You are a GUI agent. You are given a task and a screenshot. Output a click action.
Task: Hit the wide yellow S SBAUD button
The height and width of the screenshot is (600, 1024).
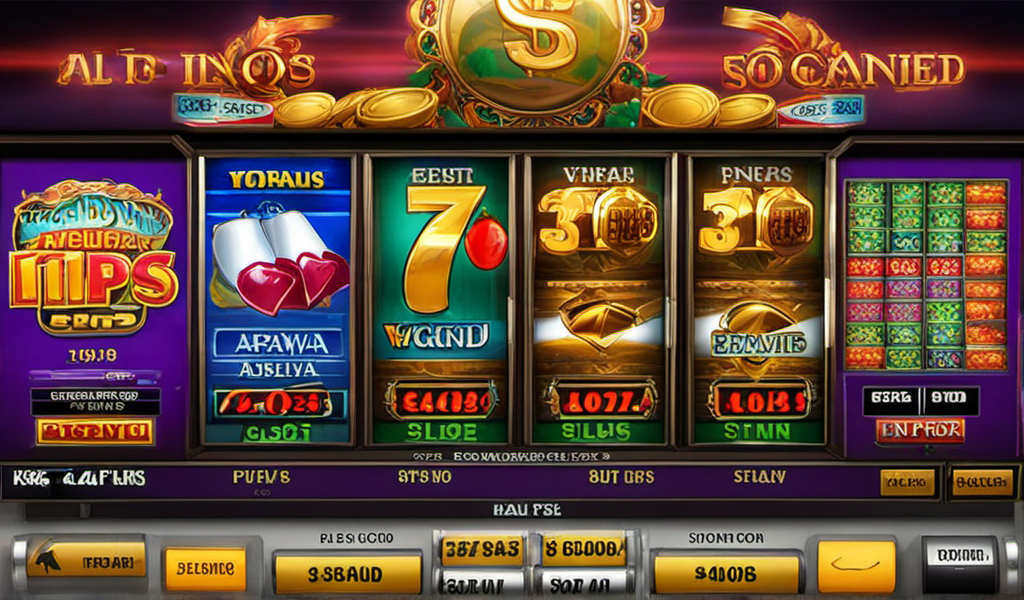point(347,575)
